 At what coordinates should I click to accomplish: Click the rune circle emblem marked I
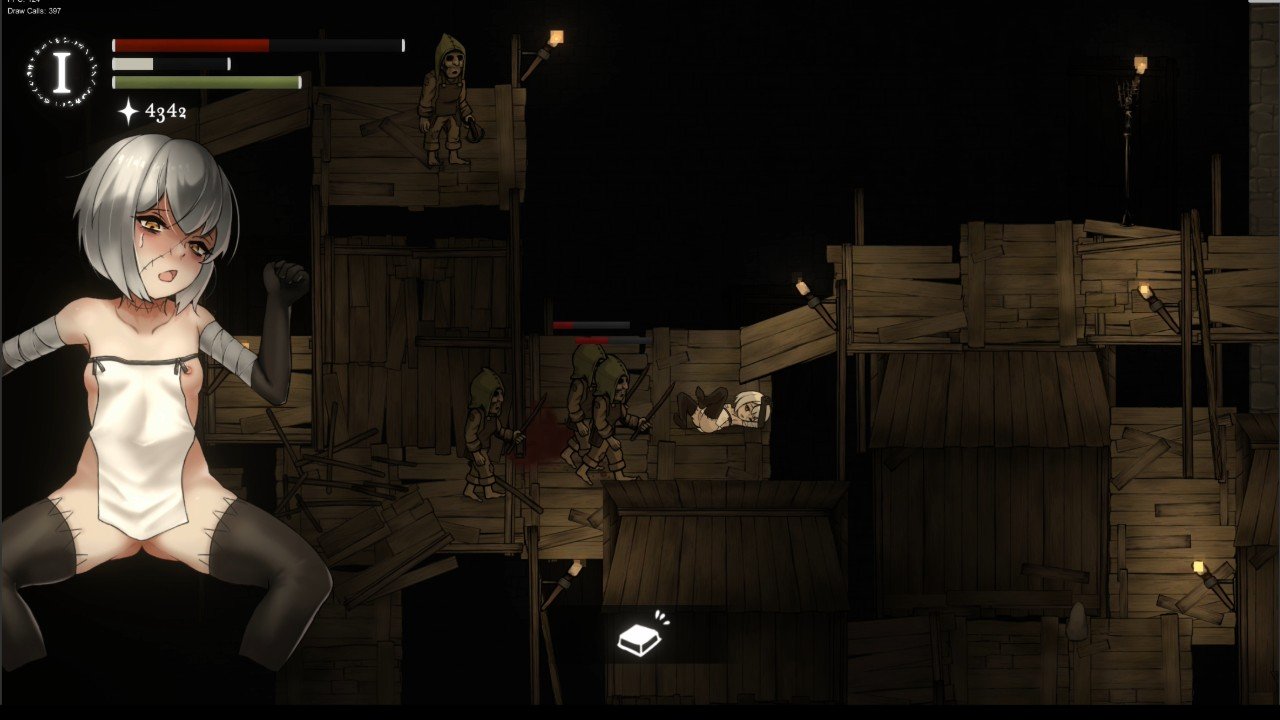click(62, 72)
